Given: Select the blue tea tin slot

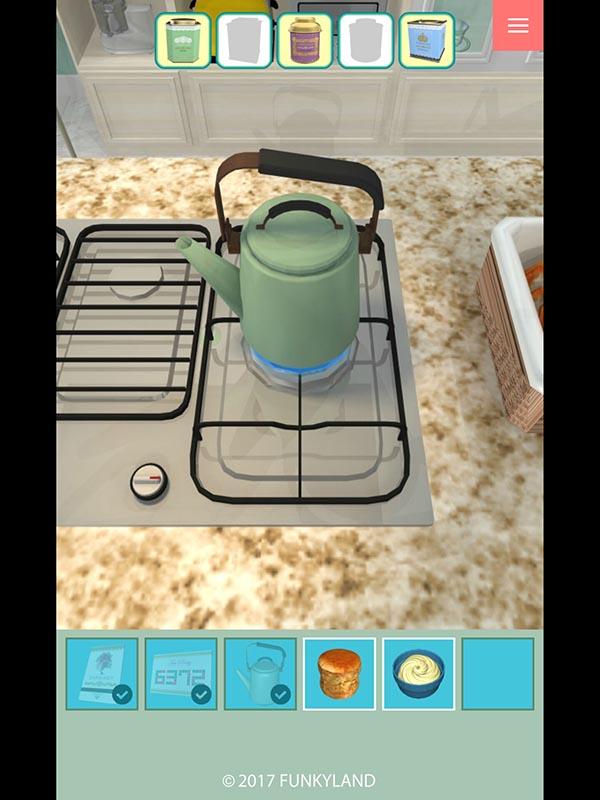Looking at the screenshot, I should tap(427, 41).
